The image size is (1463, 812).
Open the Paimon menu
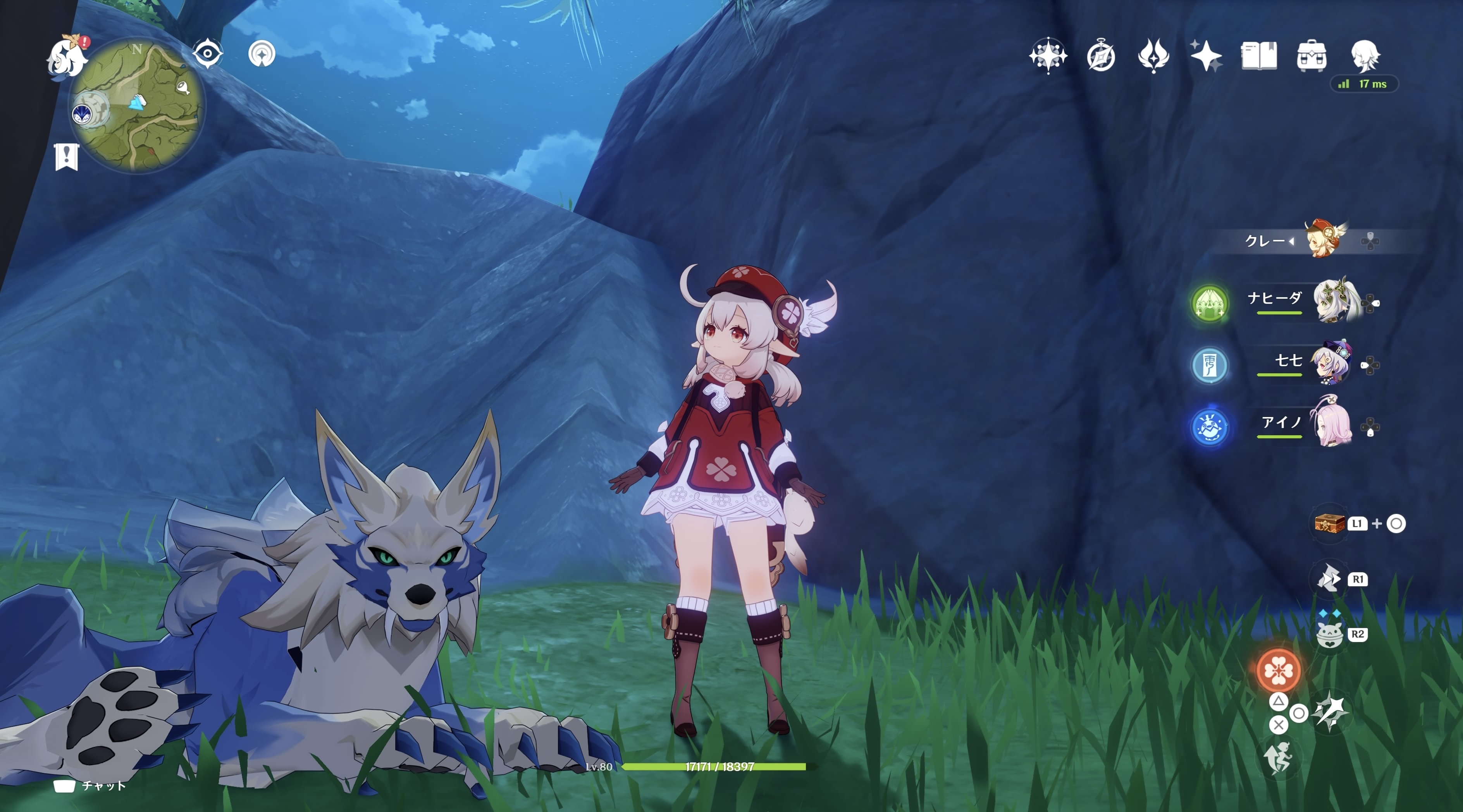click(67, 57)
